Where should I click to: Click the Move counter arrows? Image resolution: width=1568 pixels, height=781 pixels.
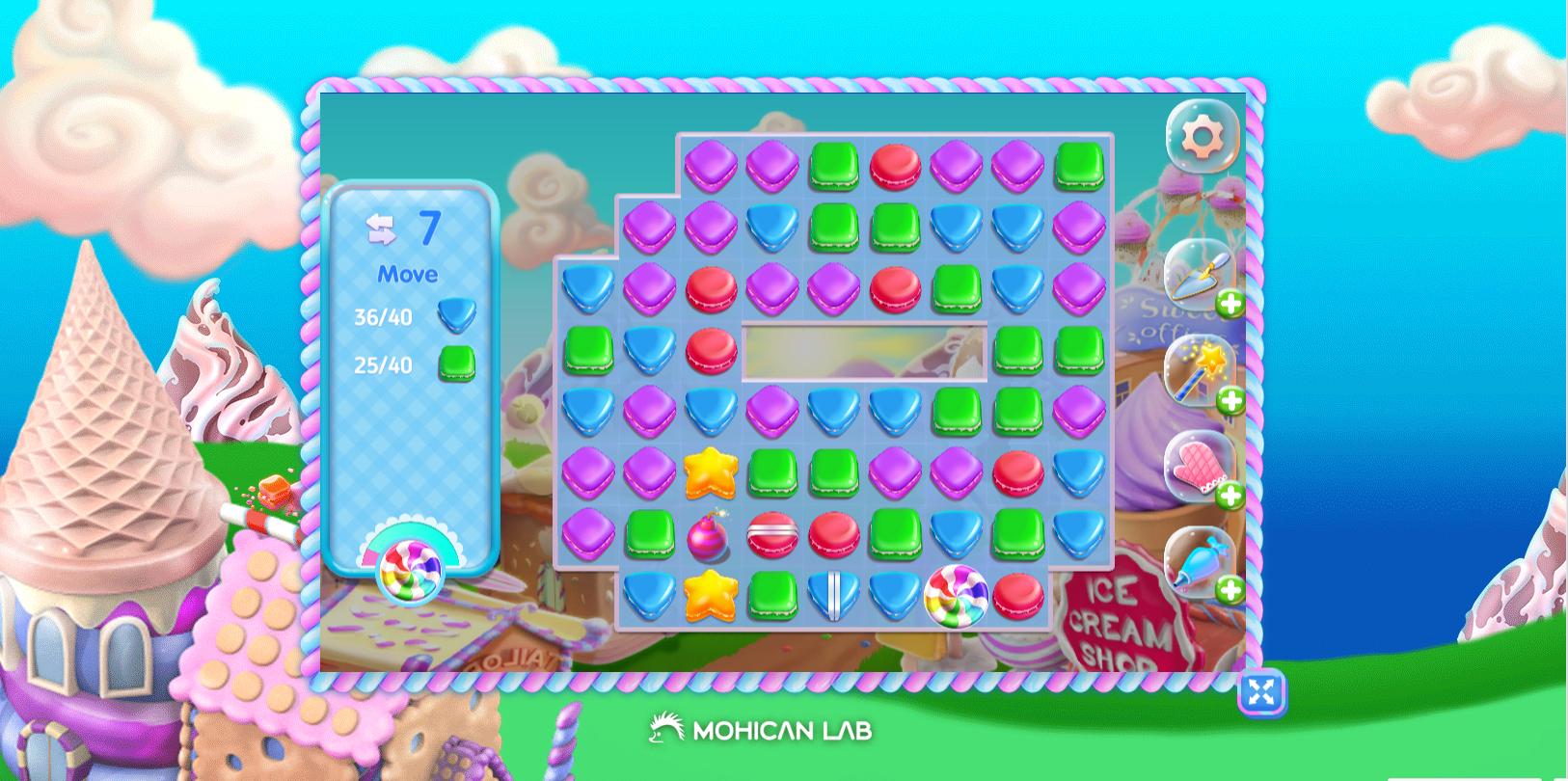click(x=381, y=229)
